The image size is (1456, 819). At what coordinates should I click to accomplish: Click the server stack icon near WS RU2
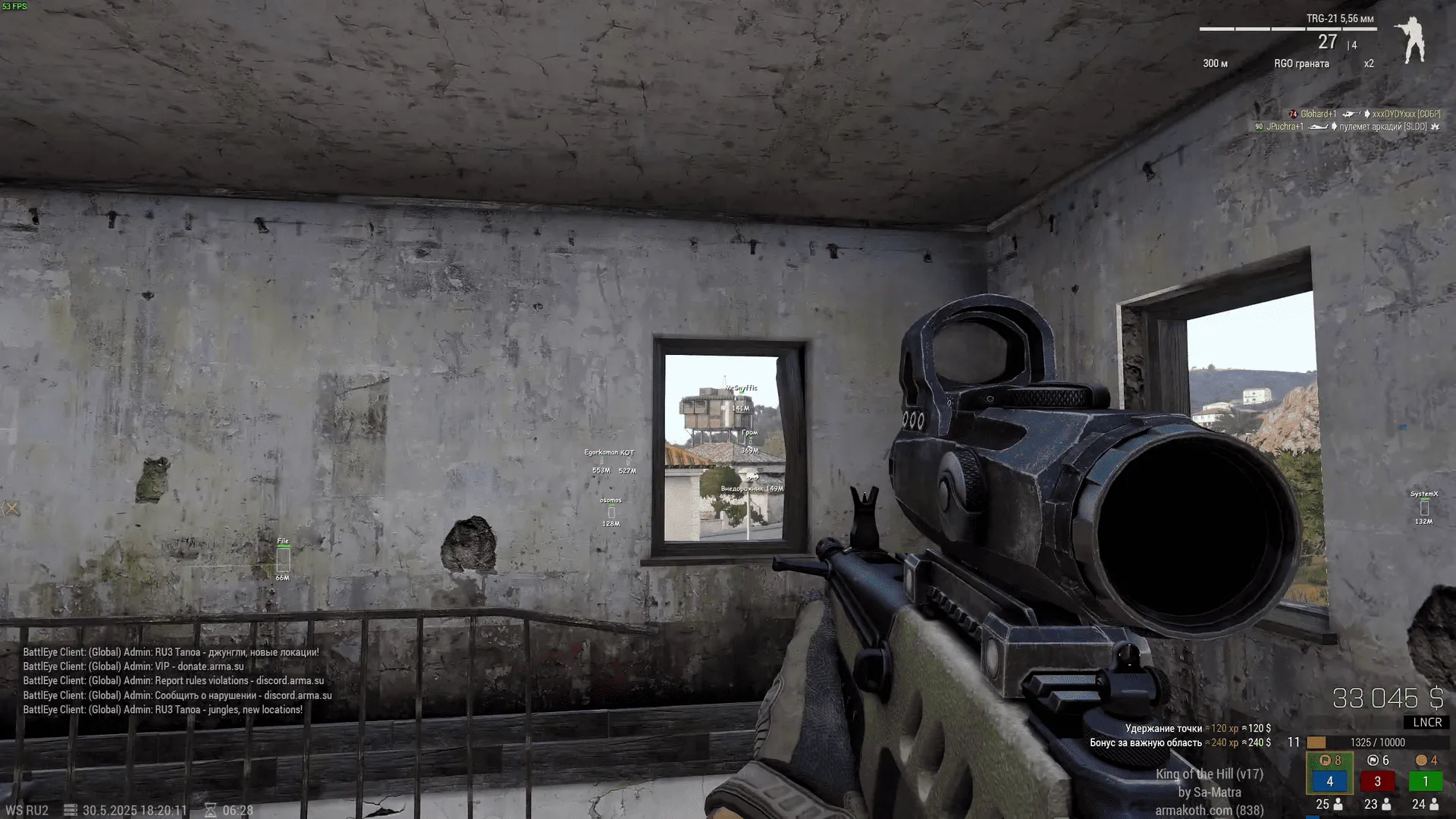tap(70, 810)
